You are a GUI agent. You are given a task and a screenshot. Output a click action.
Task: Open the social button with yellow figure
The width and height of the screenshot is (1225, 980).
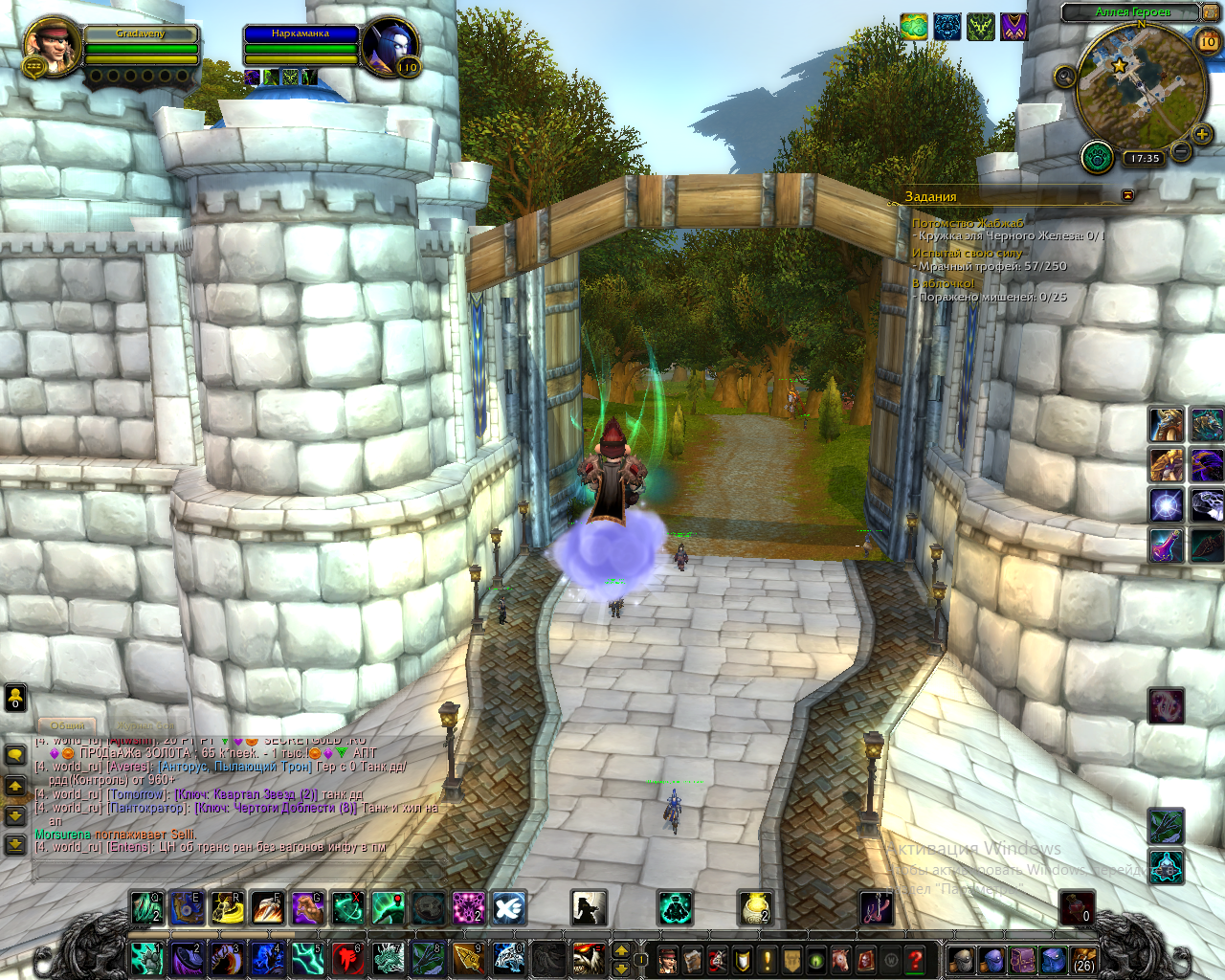click(15, 698)
